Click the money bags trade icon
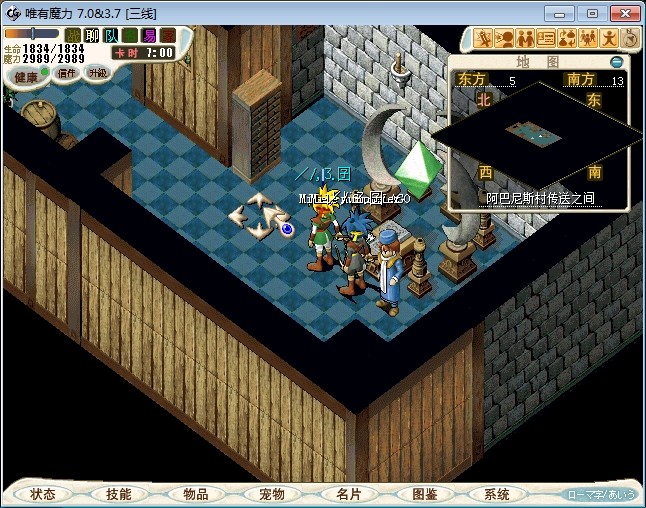 [567, 39]
